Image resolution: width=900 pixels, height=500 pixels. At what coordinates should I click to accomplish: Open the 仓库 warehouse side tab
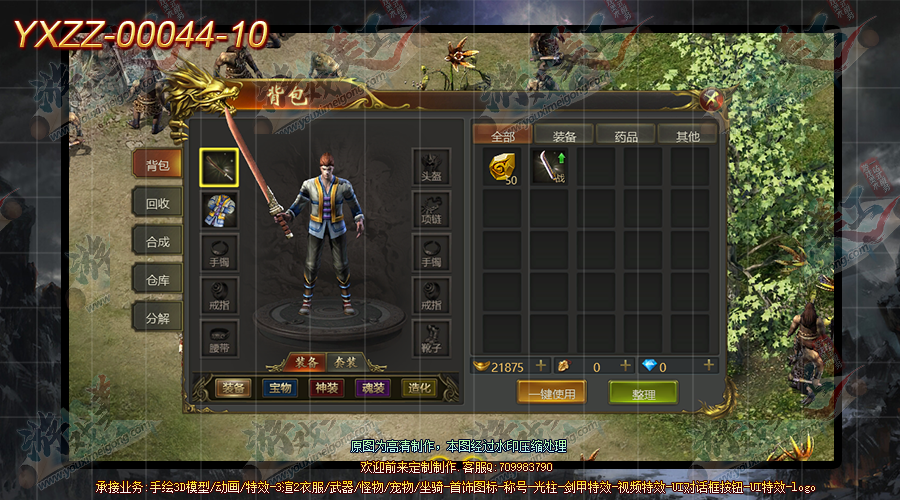(x=158, y=280)
